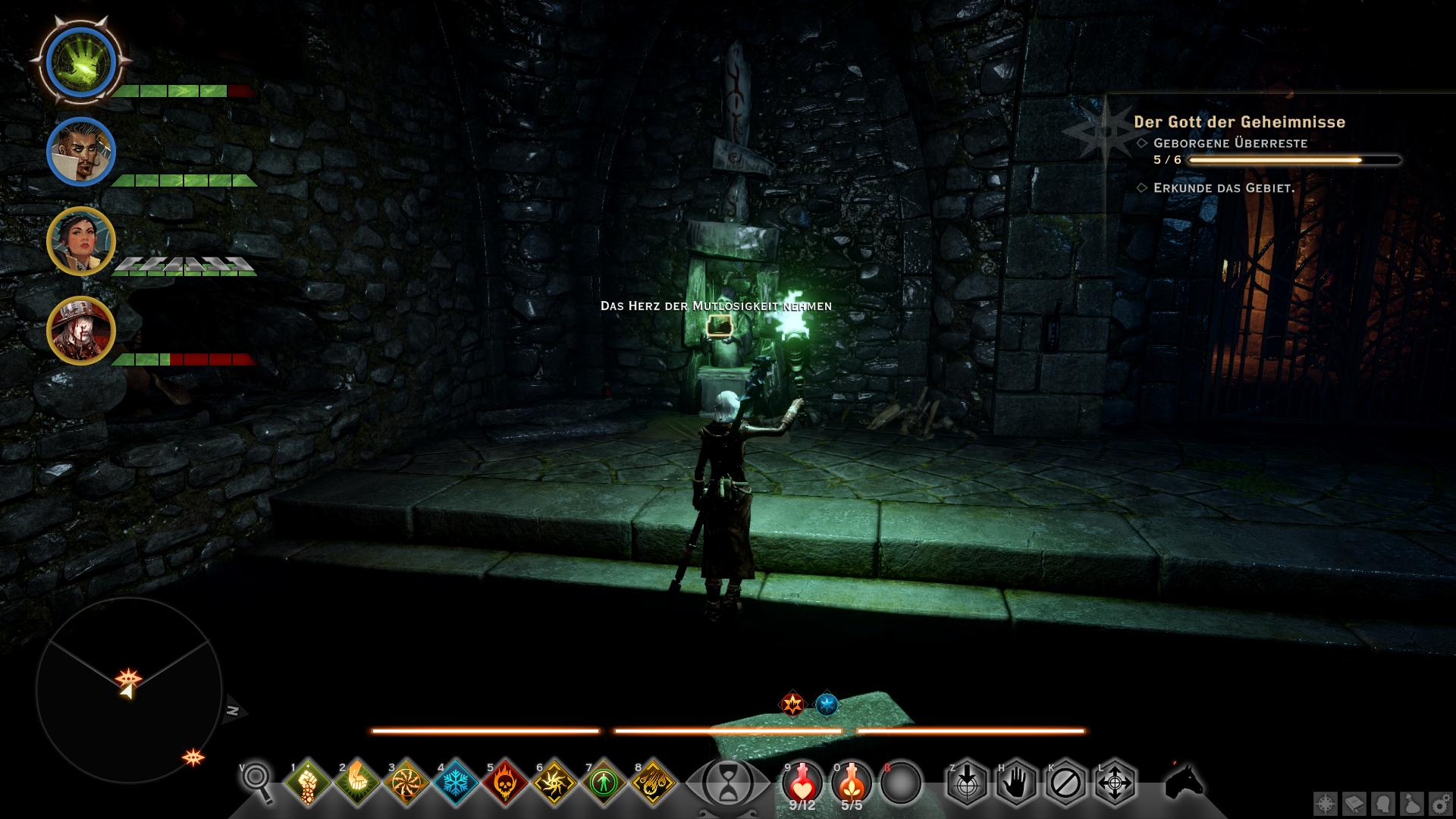Use the spinning wheel ability in slot 3
1456x819 pixels.
(x=407, y=783)
